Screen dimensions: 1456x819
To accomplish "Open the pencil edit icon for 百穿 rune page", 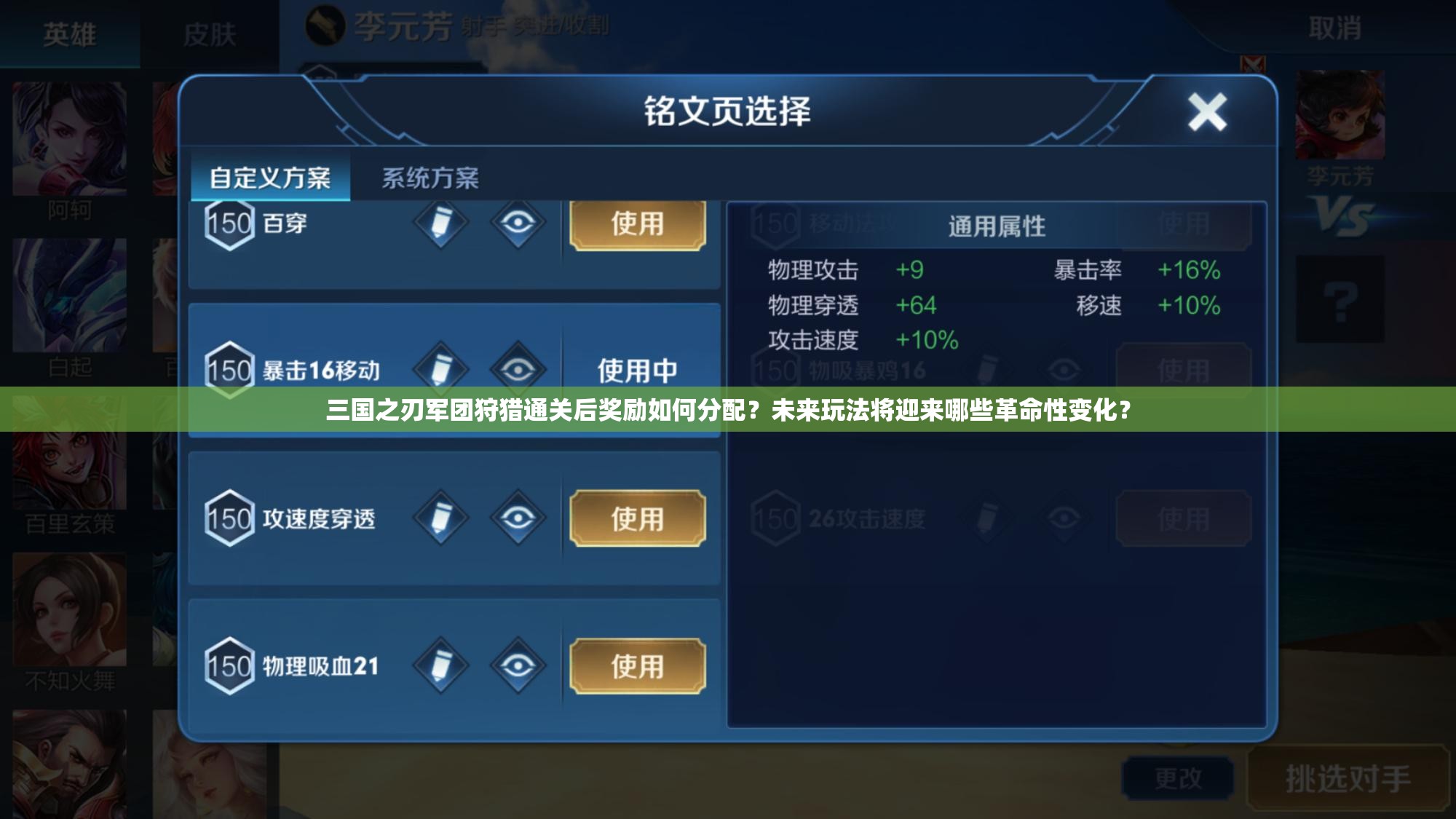I will point(442,225).
